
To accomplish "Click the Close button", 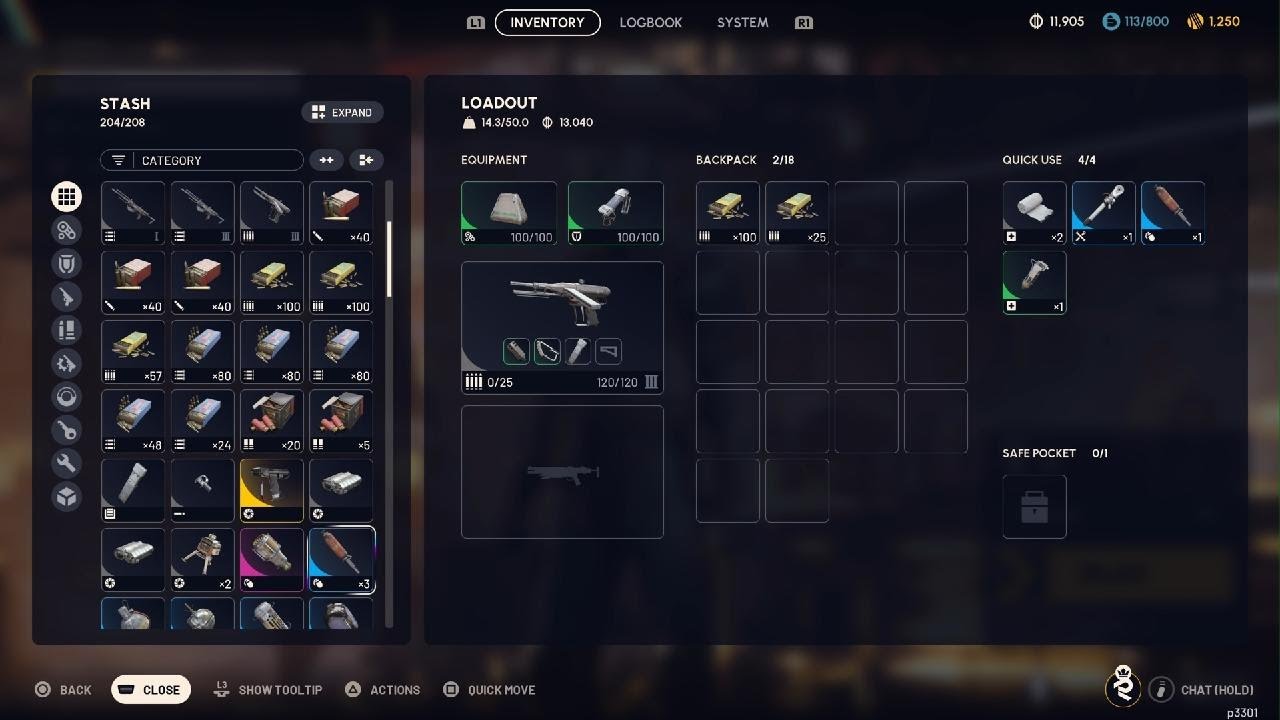I will (150, 689).
